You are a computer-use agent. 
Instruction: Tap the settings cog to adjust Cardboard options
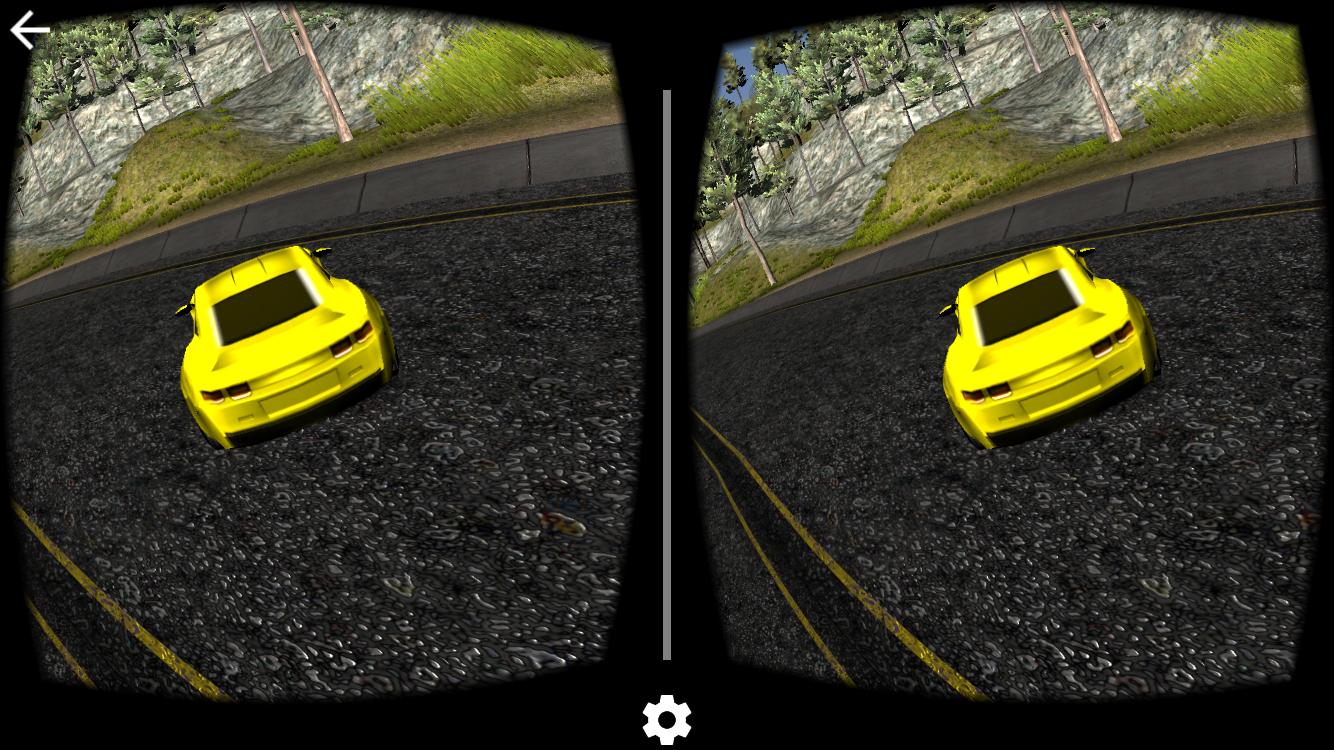[666, 718]
